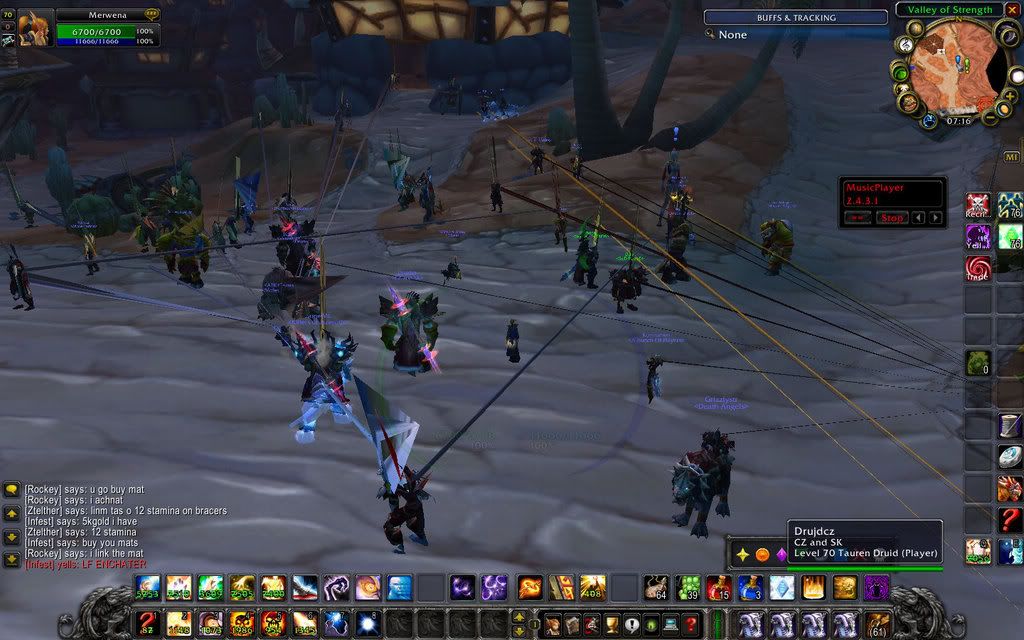The width and height of the screenshot is (1024, 640).
Task: Use the spool of thread item
Action: click(x=1009, y=426)
